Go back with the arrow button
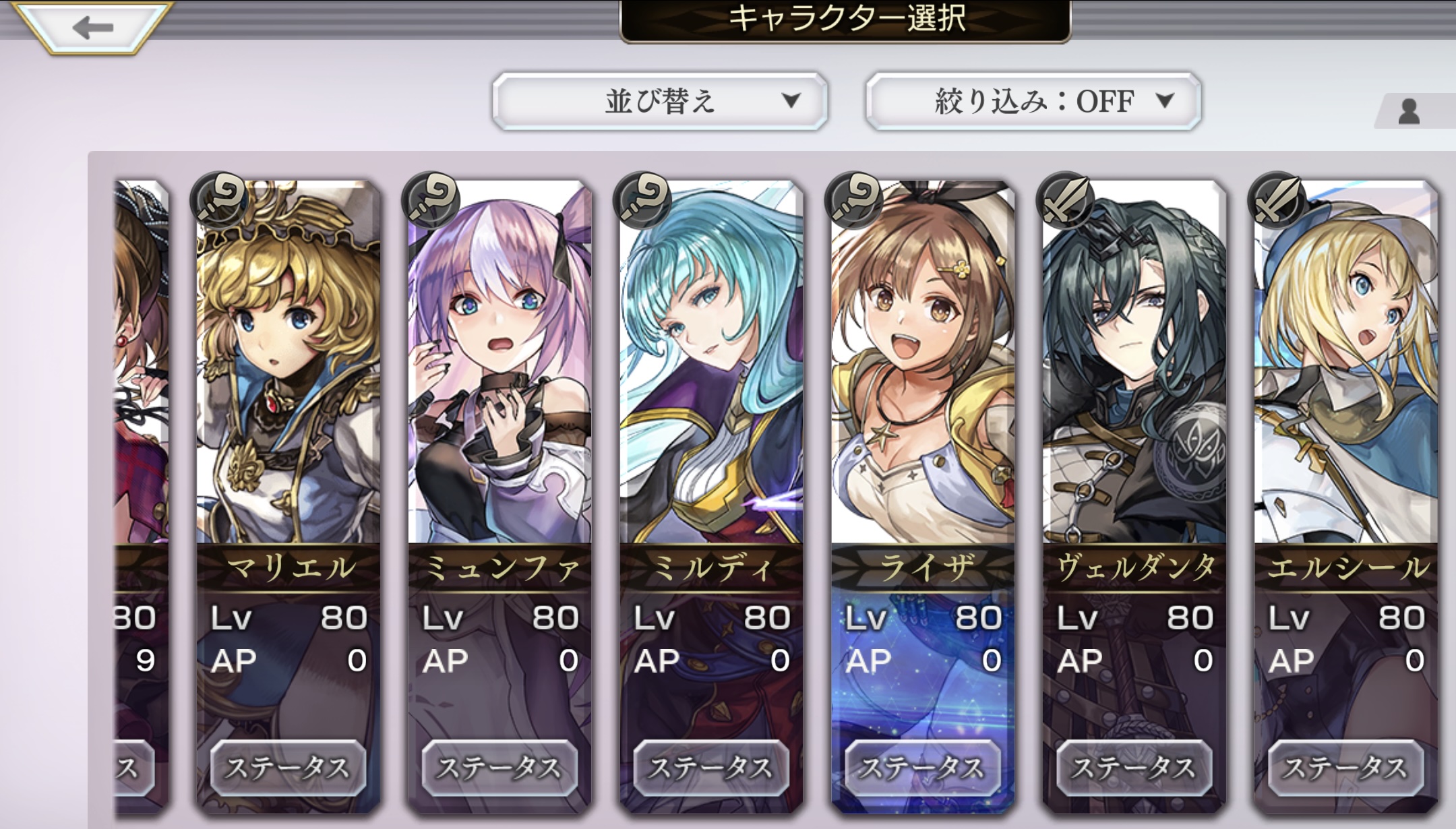The width and height of the screenshot is (1456, 829). coord(93,27)
